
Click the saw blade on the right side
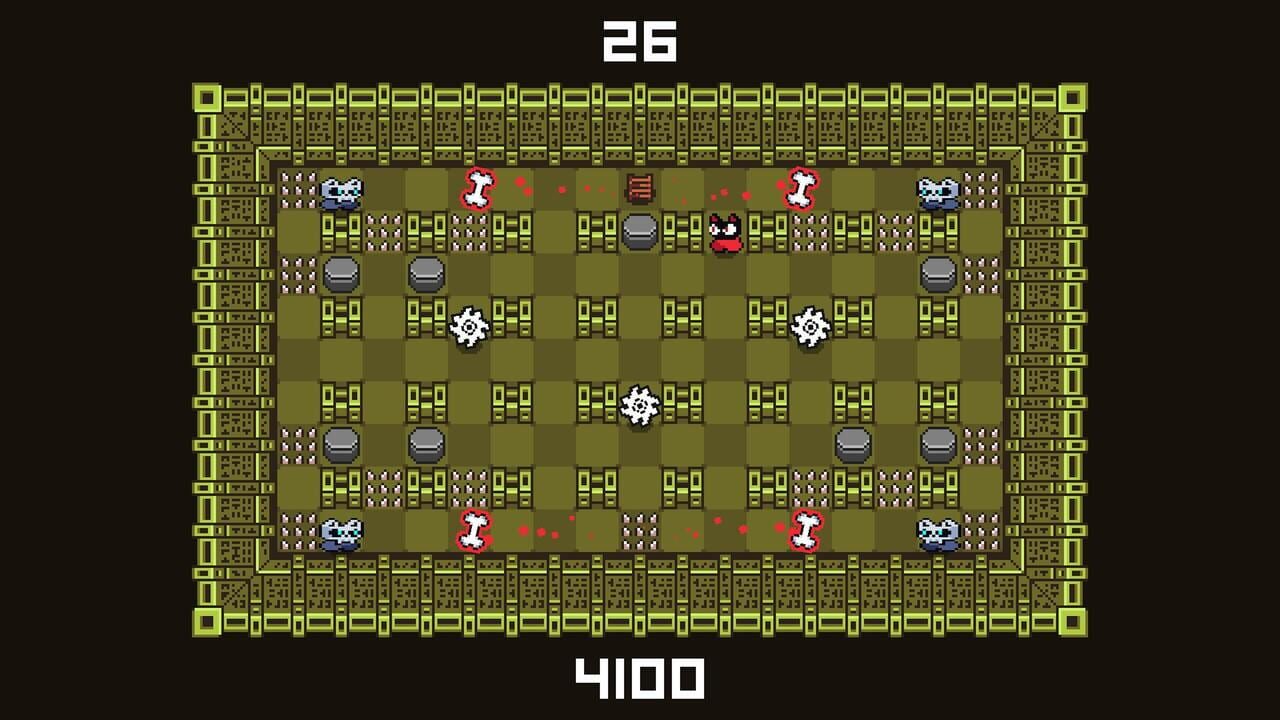tap(808, 326)
